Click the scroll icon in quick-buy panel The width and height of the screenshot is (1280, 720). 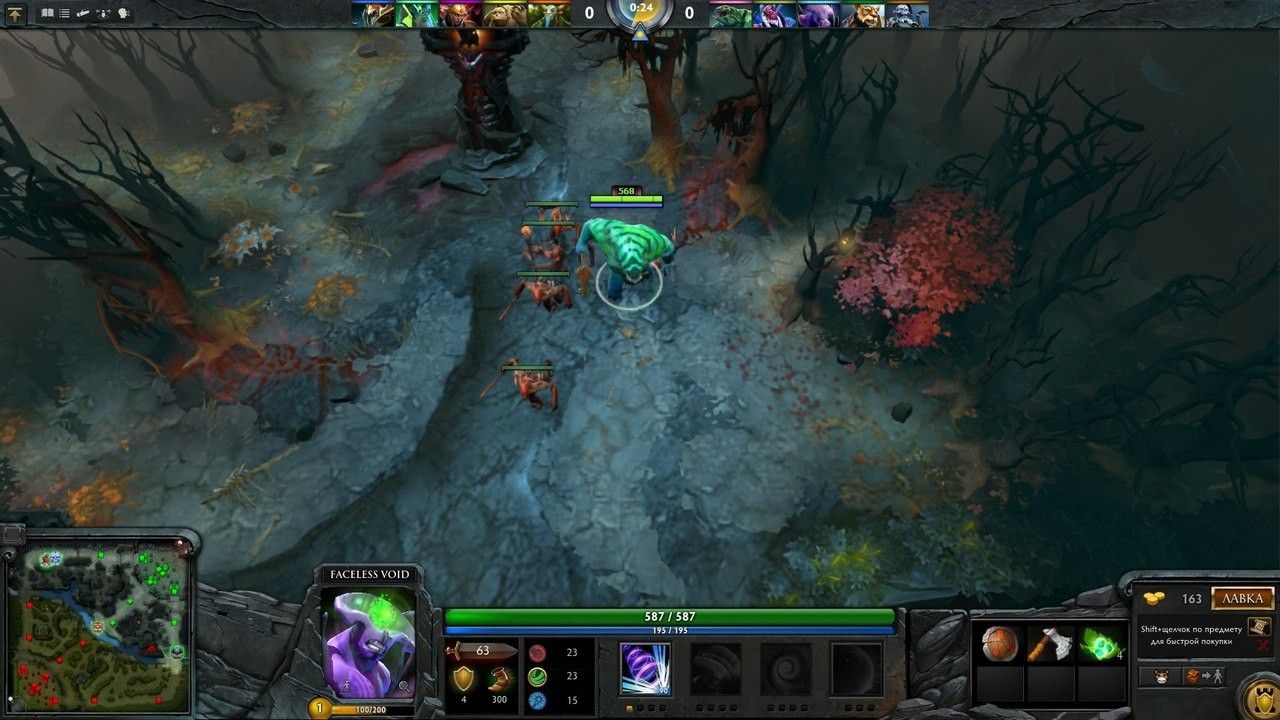coord(1260,626)
